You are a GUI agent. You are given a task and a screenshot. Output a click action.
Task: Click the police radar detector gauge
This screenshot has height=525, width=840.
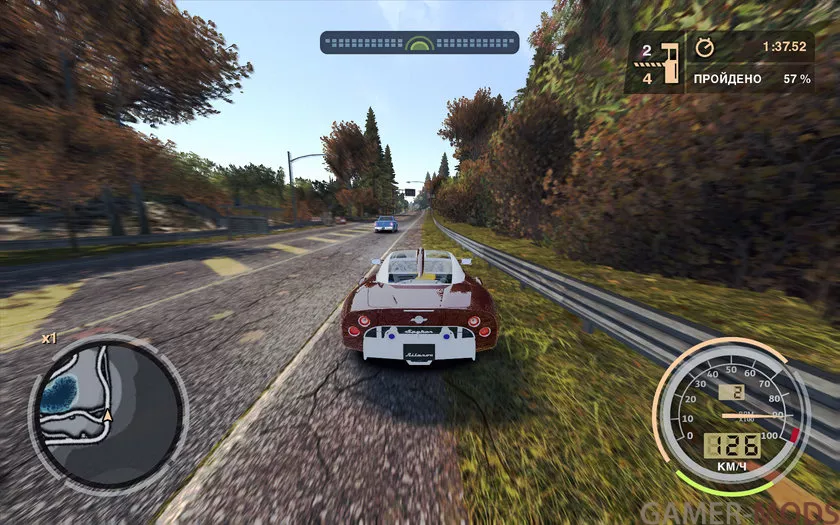419,43
